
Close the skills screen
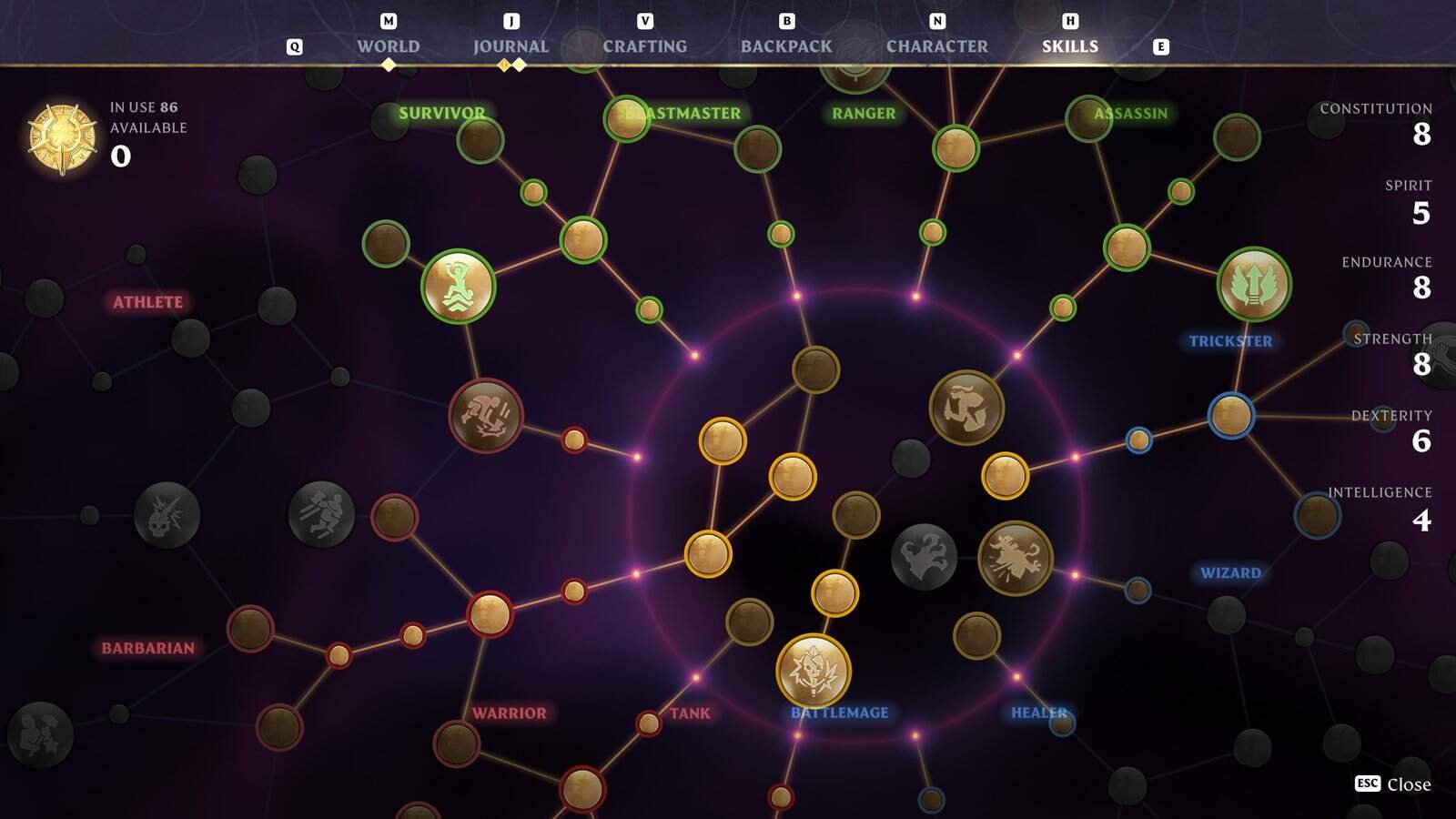click(1395, 784)
